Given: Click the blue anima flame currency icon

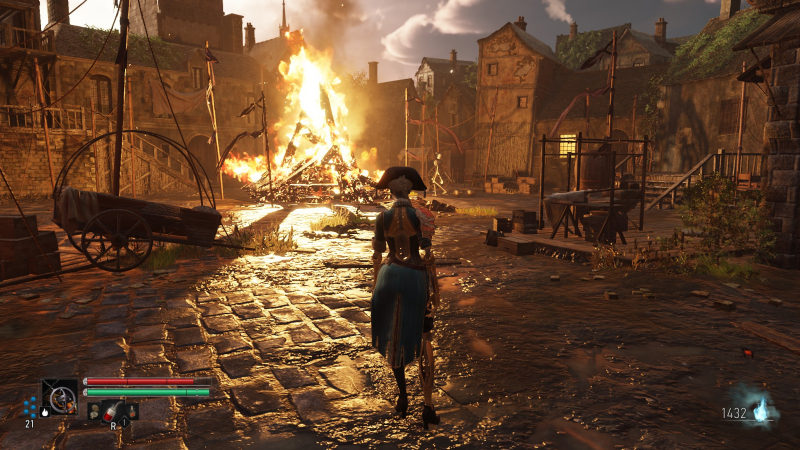Looking at the screenshot, I should coord(762,411).
